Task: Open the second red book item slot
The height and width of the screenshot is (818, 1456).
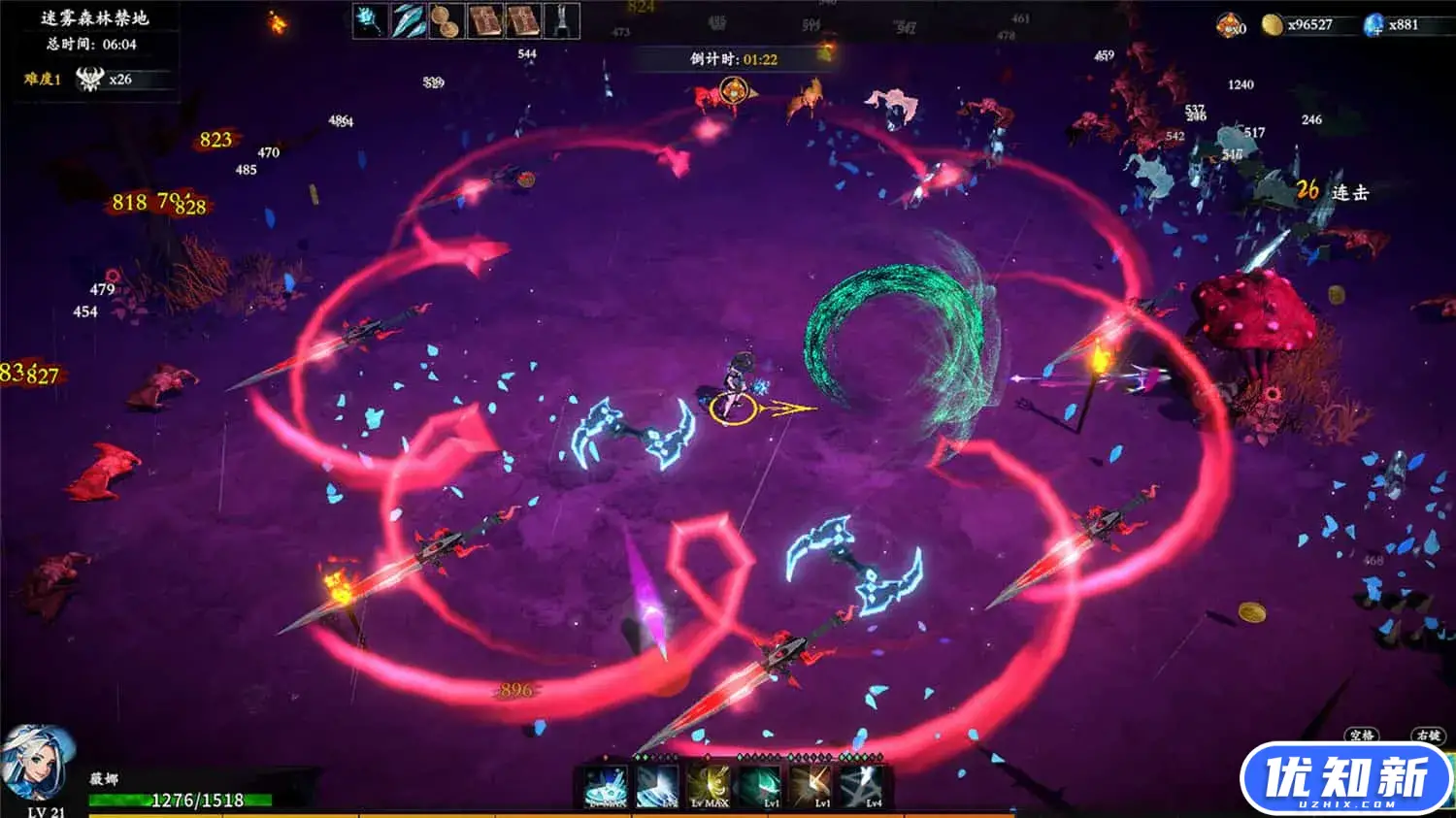Action: (x=522, y=21)
